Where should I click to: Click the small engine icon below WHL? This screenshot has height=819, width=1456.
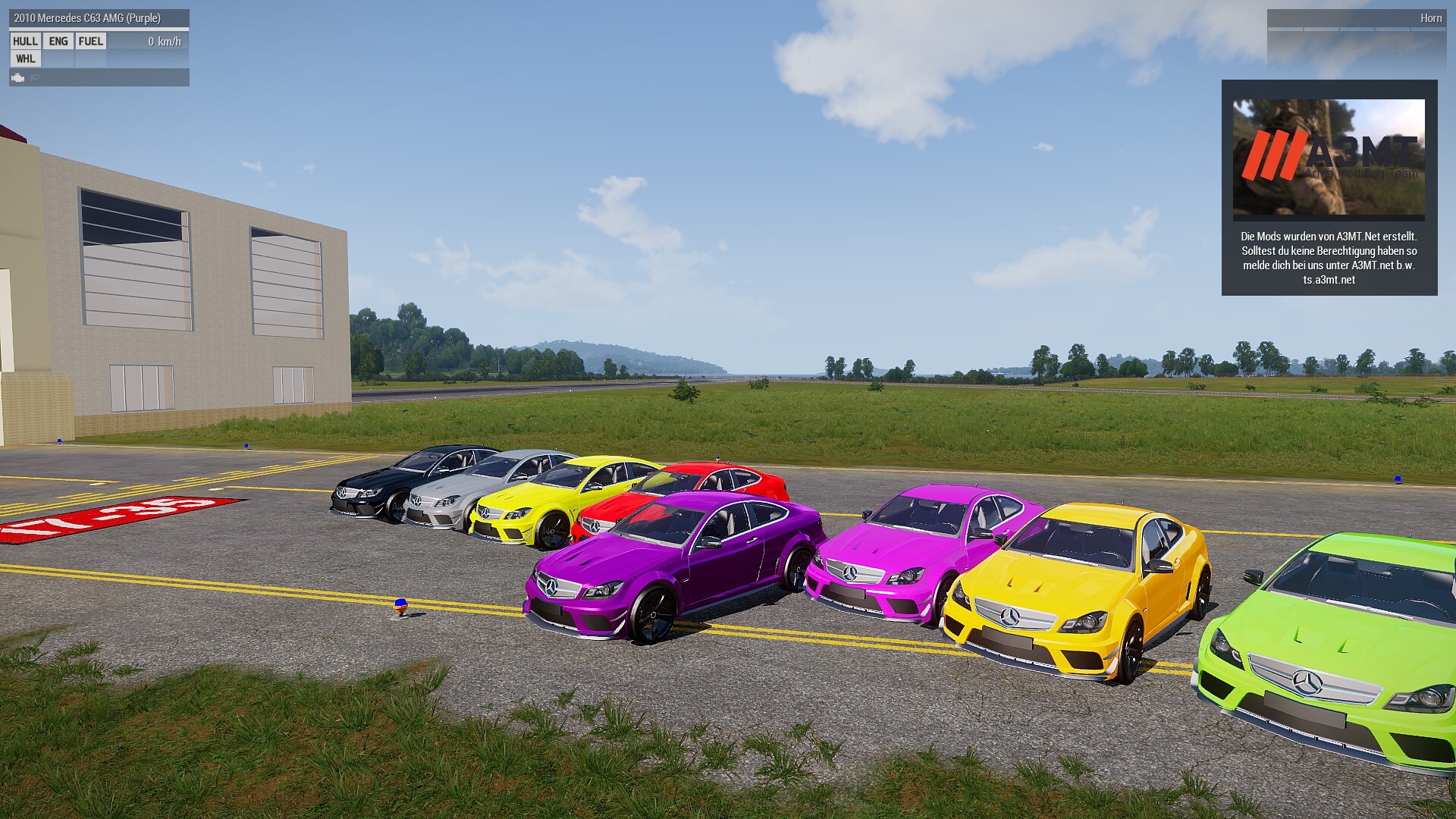click(18, 77)
